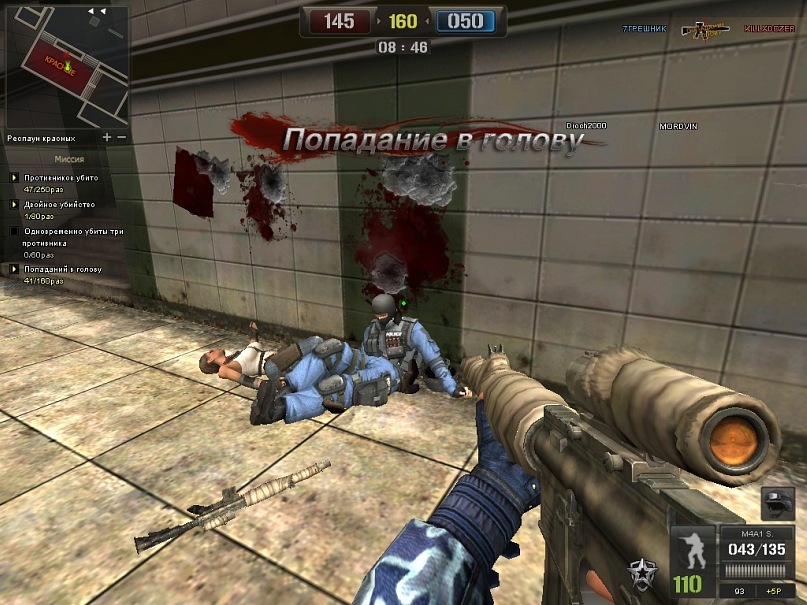Viewport: 807px width, 605px height.
Task: Zoom in the minimap with the plus button
Action: pyautogui.click(x=107, y=137)
